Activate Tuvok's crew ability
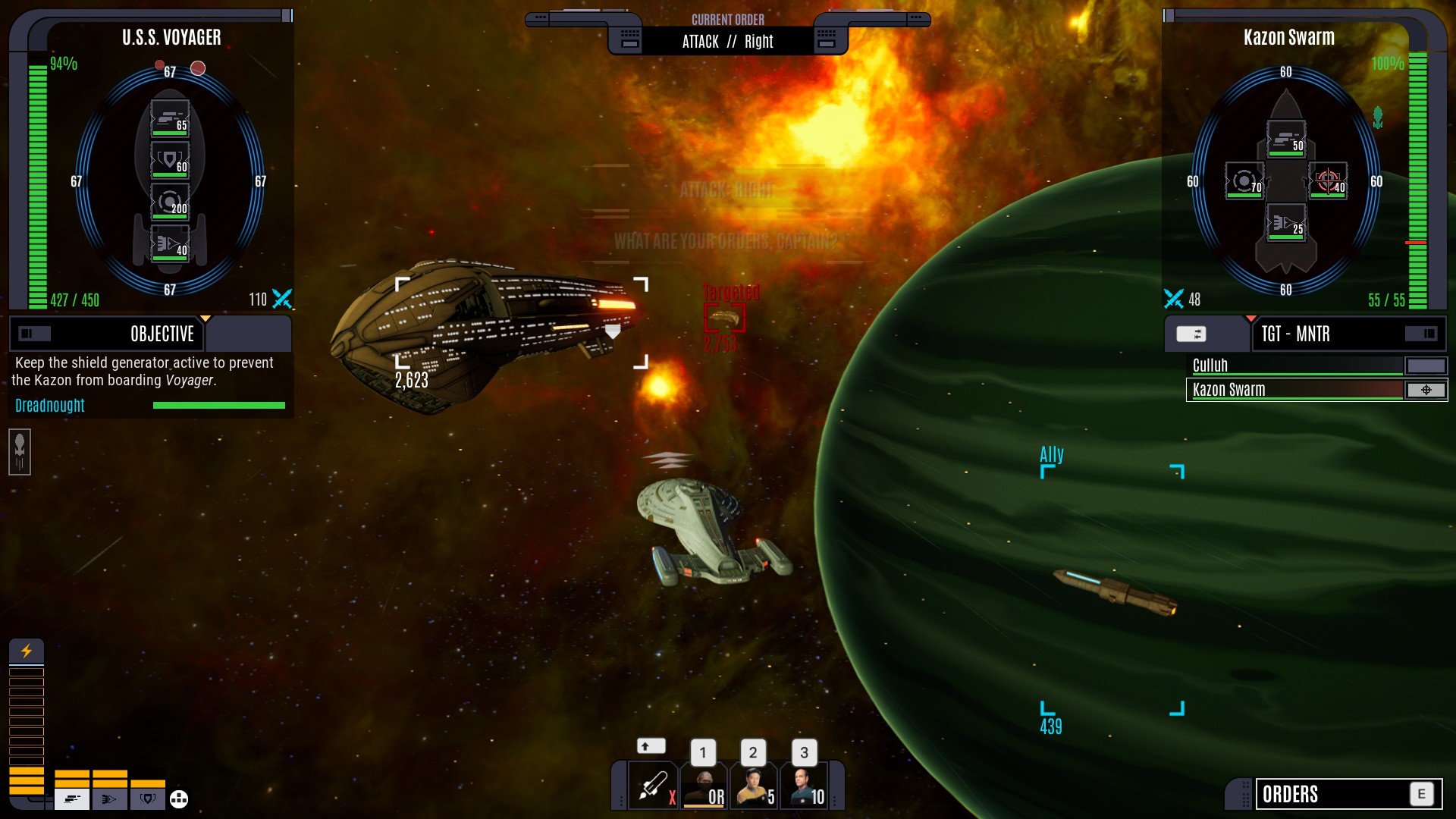1456x819 pixels. [704, 786]
